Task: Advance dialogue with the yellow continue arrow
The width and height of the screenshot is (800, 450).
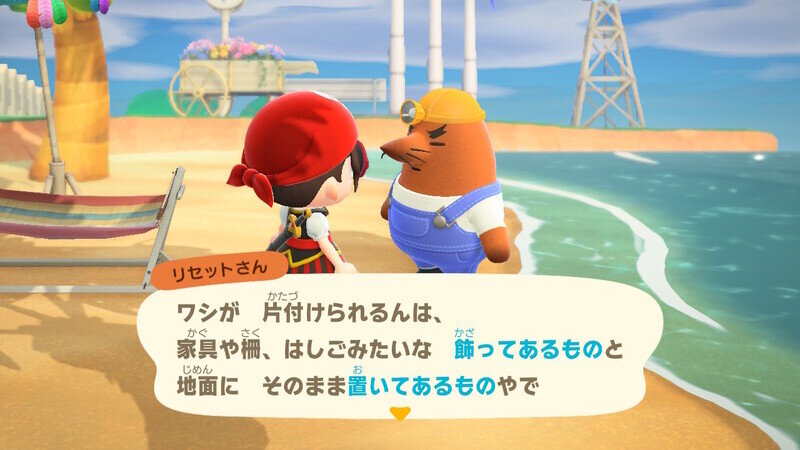Action: coord(400,413)
